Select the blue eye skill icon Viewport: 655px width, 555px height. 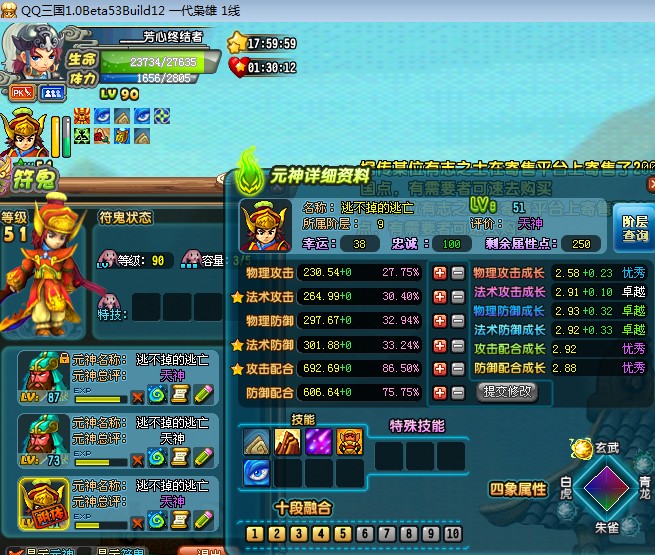(x=257, y=470)
